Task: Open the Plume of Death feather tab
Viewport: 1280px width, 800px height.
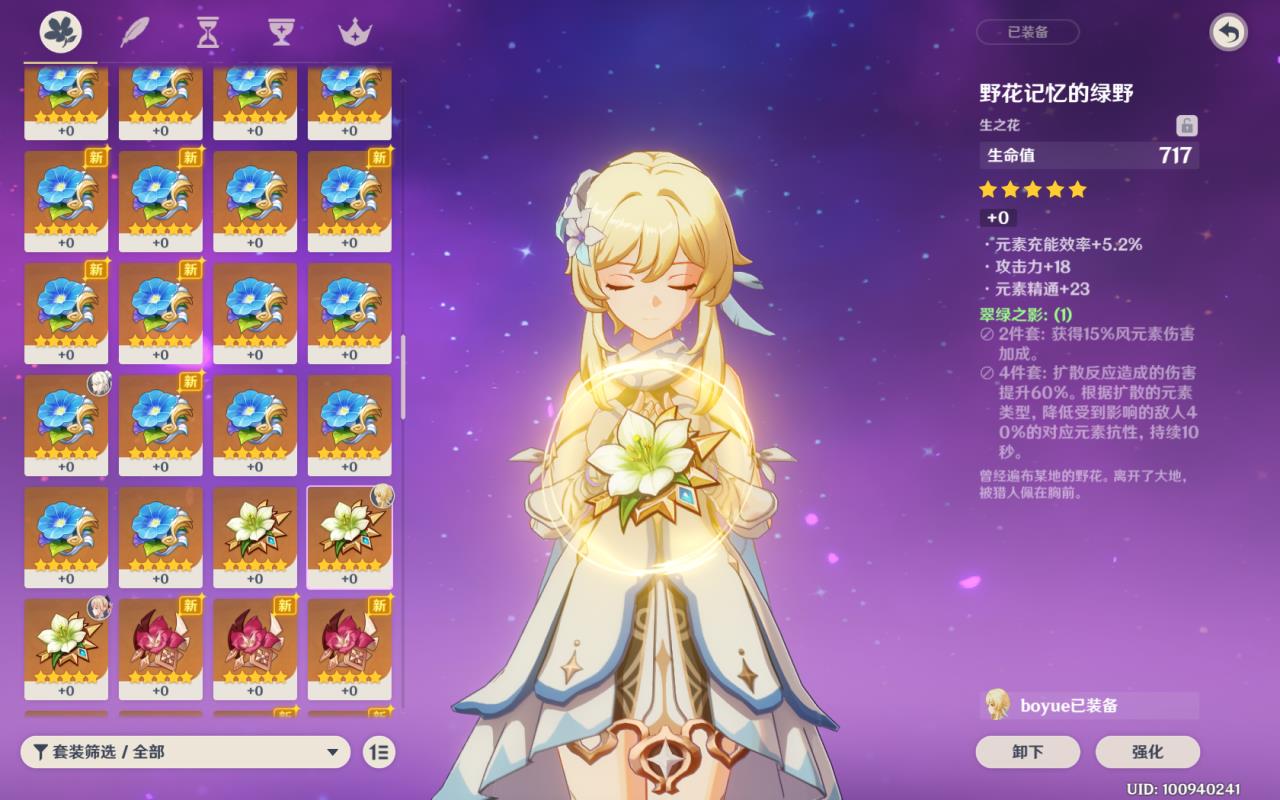Action: [x=134, y=32]
